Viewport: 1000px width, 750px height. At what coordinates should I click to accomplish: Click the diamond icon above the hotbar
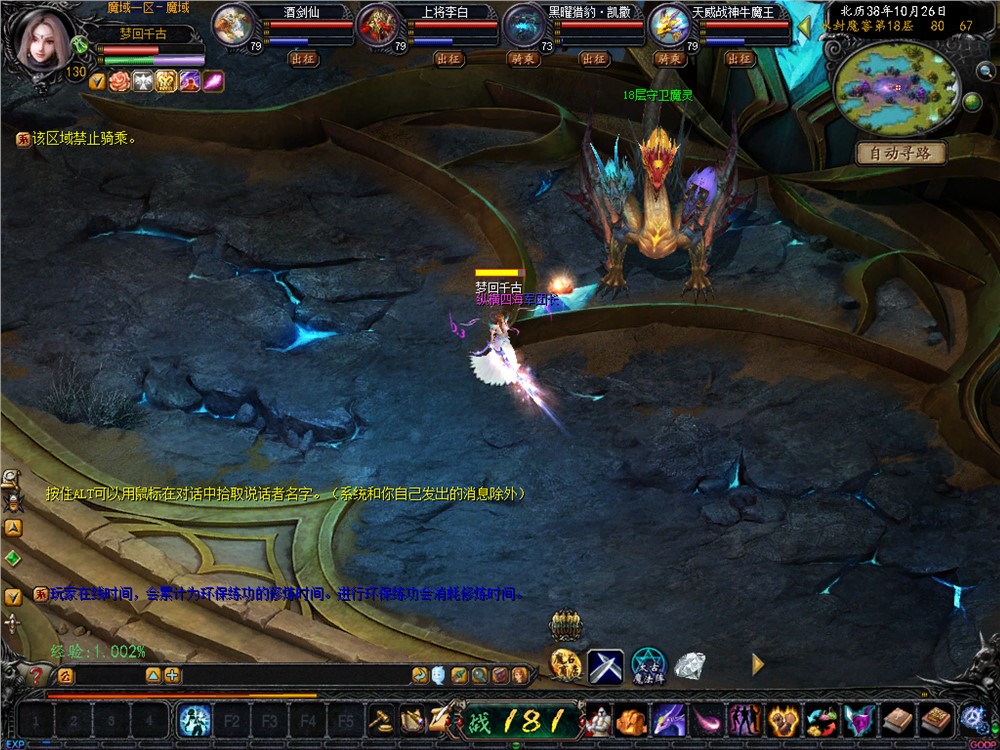(x=690, y=664)
